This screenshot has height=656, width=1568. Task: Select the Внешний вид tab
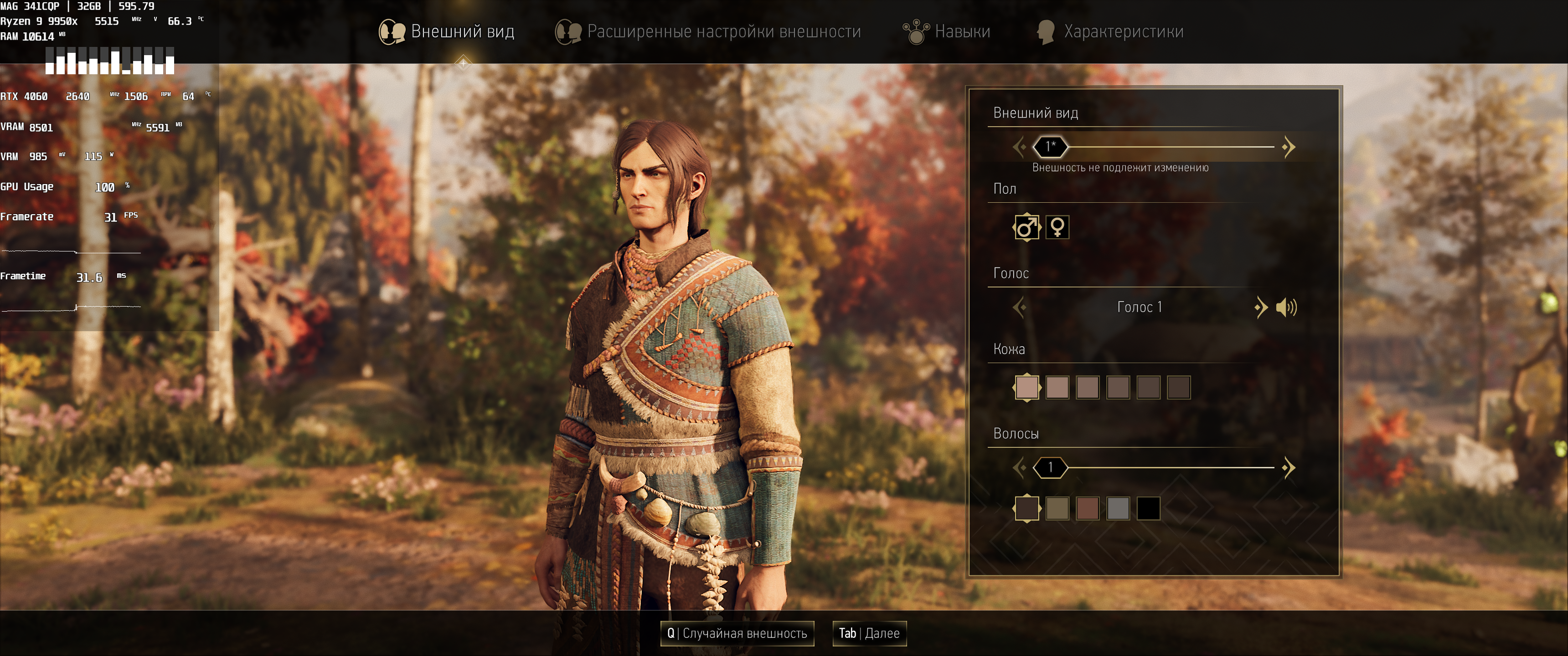447,31
